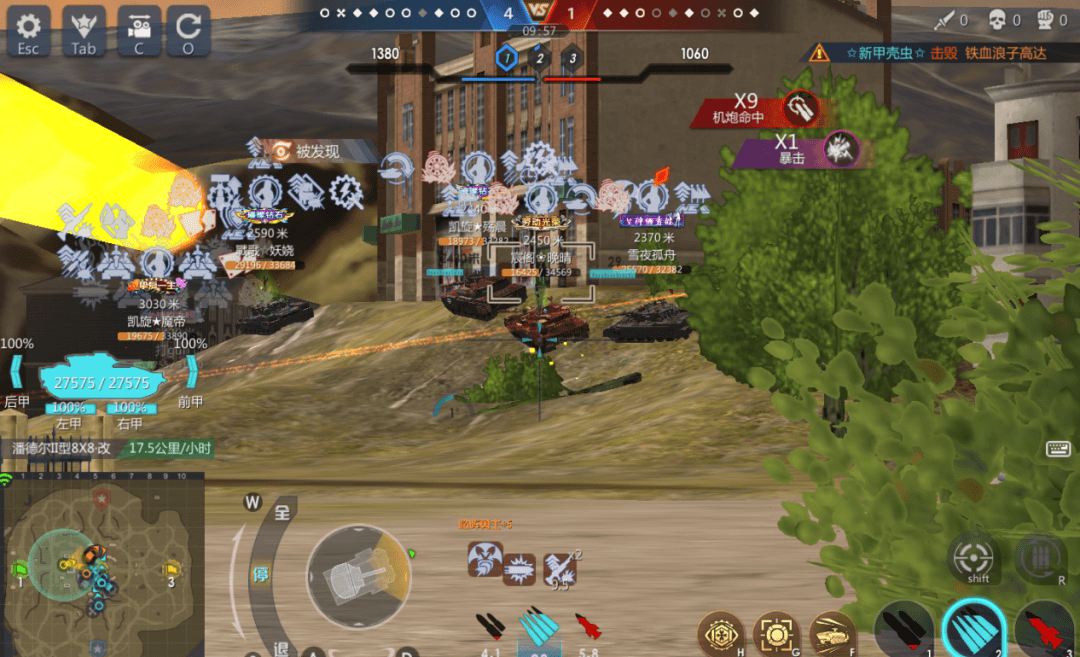Set the throttle to 退 (reverse)
This screenshot has height=657, width=1080.
(281, 648)
